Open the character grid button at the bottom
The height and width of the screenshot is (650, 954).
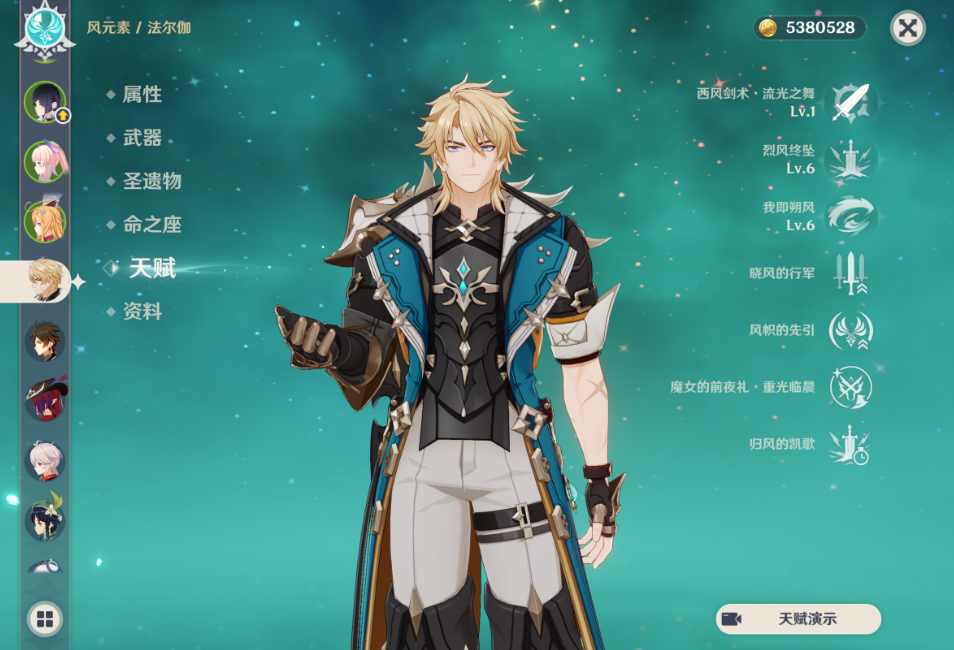45,619
